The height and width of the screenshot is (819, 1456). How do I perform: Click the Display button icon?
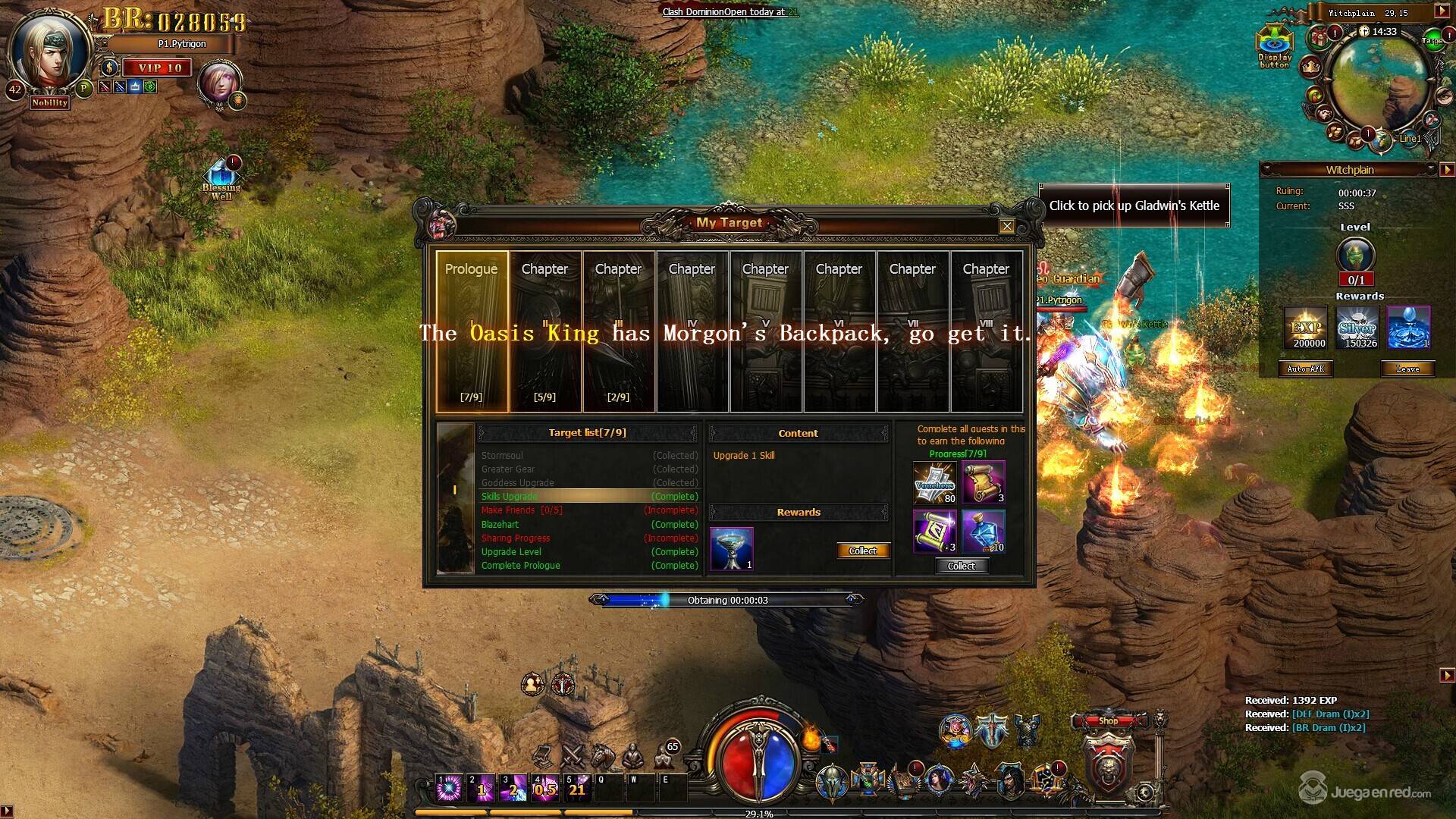tap(1275, 47)
